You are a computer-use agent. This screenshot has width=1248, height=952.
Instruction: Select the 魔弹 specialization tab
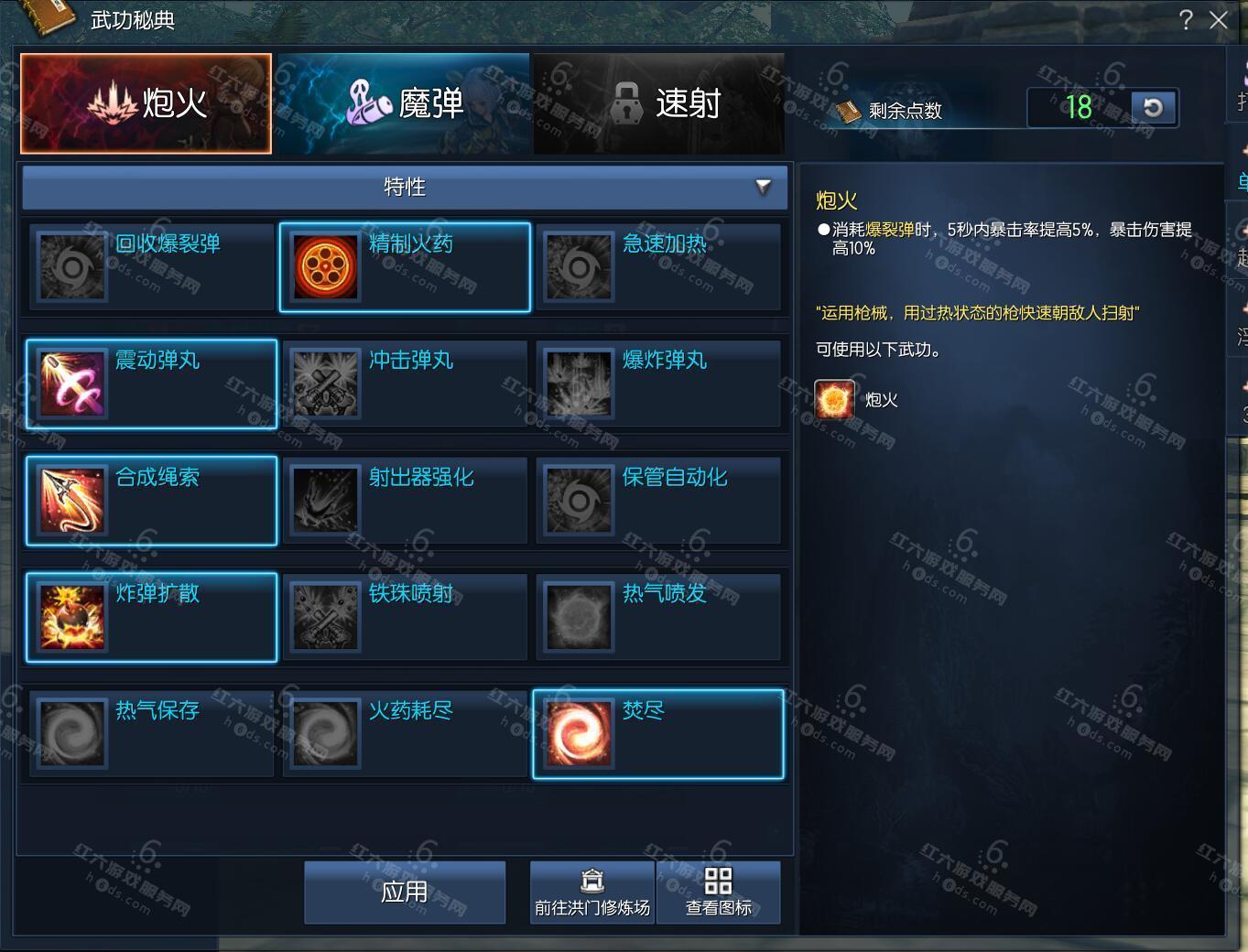(403, 103)
